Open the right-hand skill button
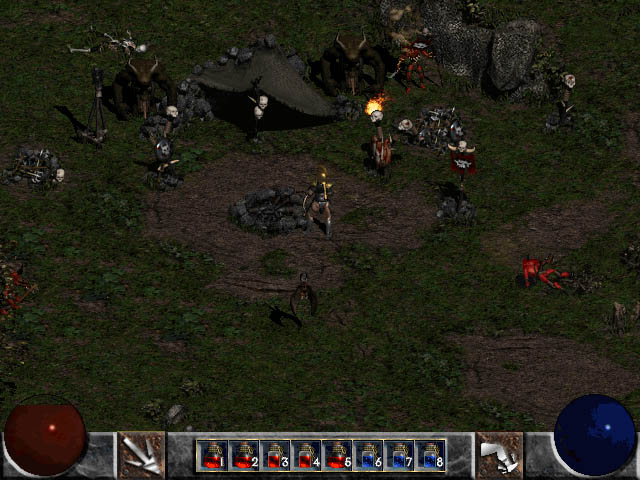 (x=499, y=455)
